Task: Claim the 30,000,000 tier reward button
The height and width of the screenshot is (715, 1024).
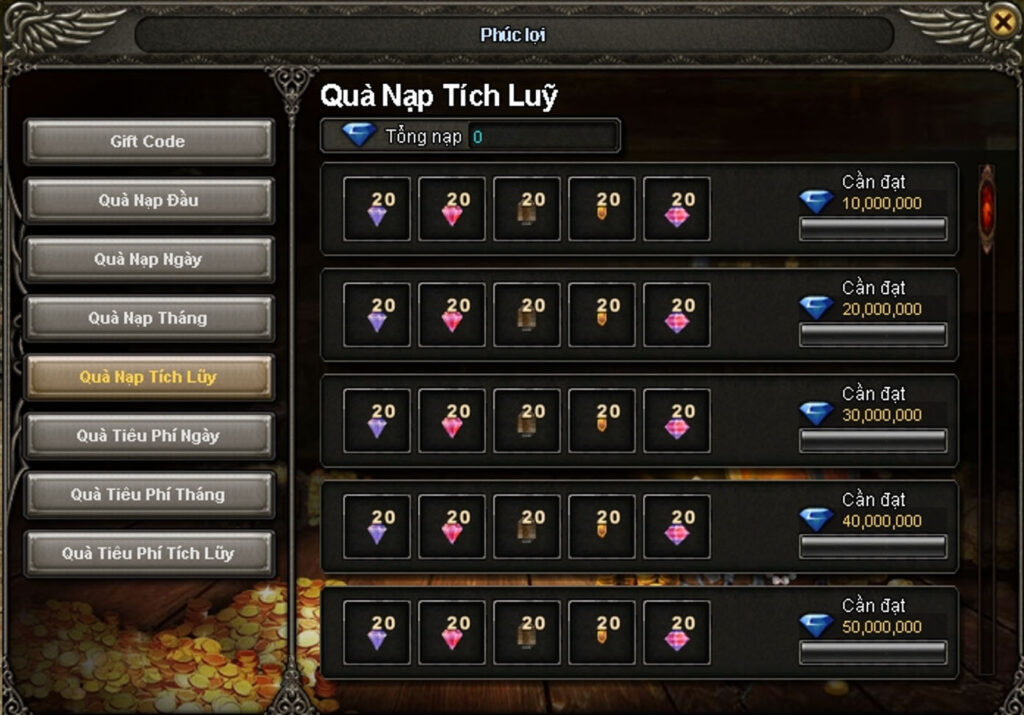Action: click(x=872, y=441)
